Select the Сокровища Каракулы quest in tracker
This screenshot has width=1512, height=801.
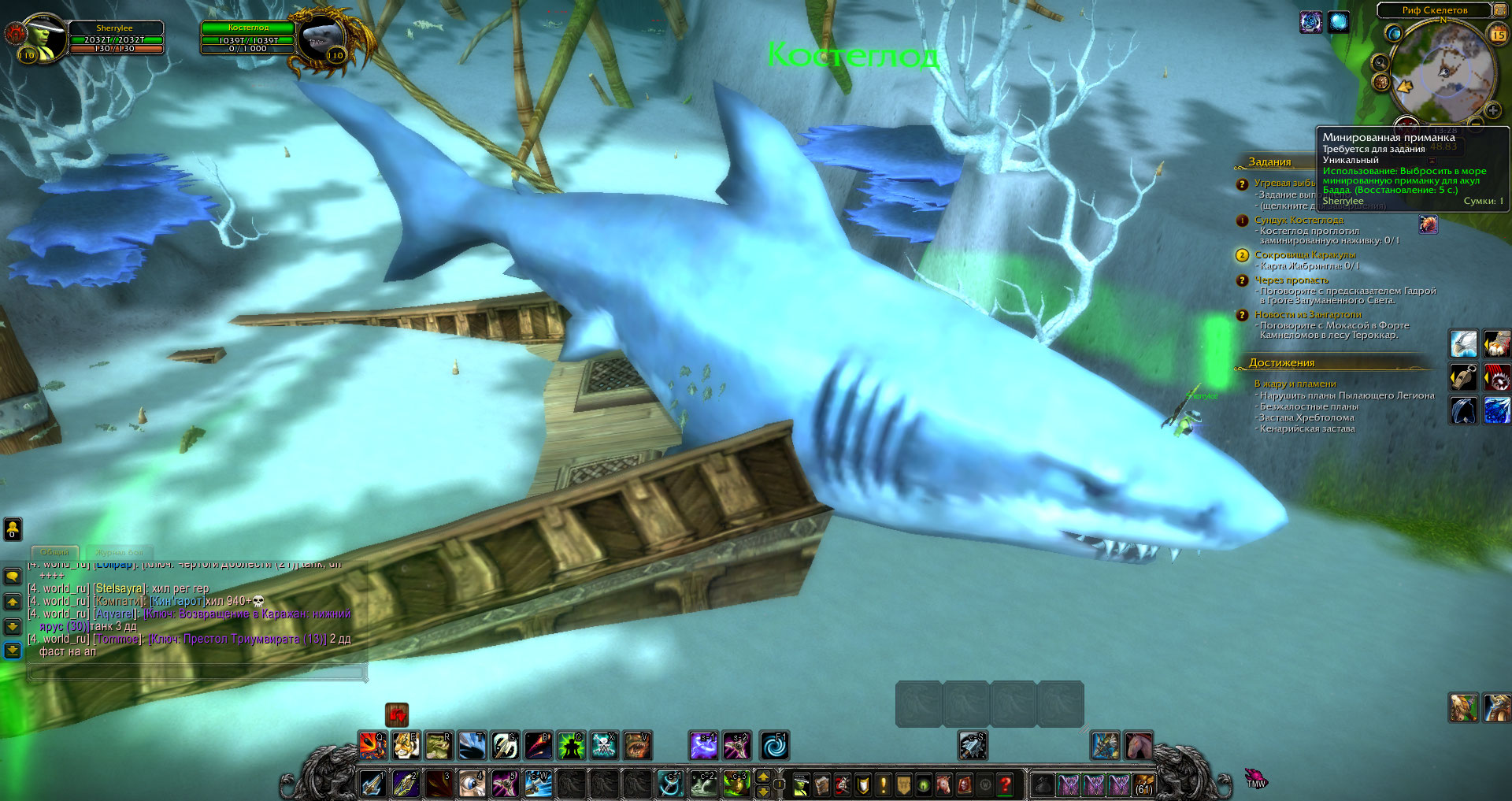(x=1304, y=255)
